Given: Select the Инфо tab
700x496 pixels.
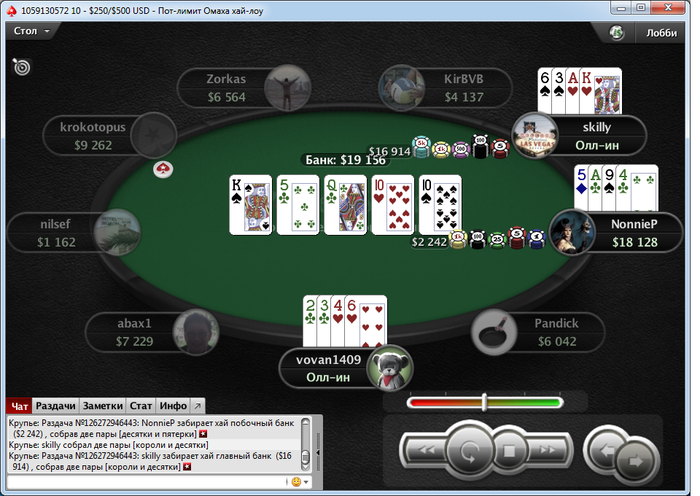Looking at the screenshot, I should [173, 406].
